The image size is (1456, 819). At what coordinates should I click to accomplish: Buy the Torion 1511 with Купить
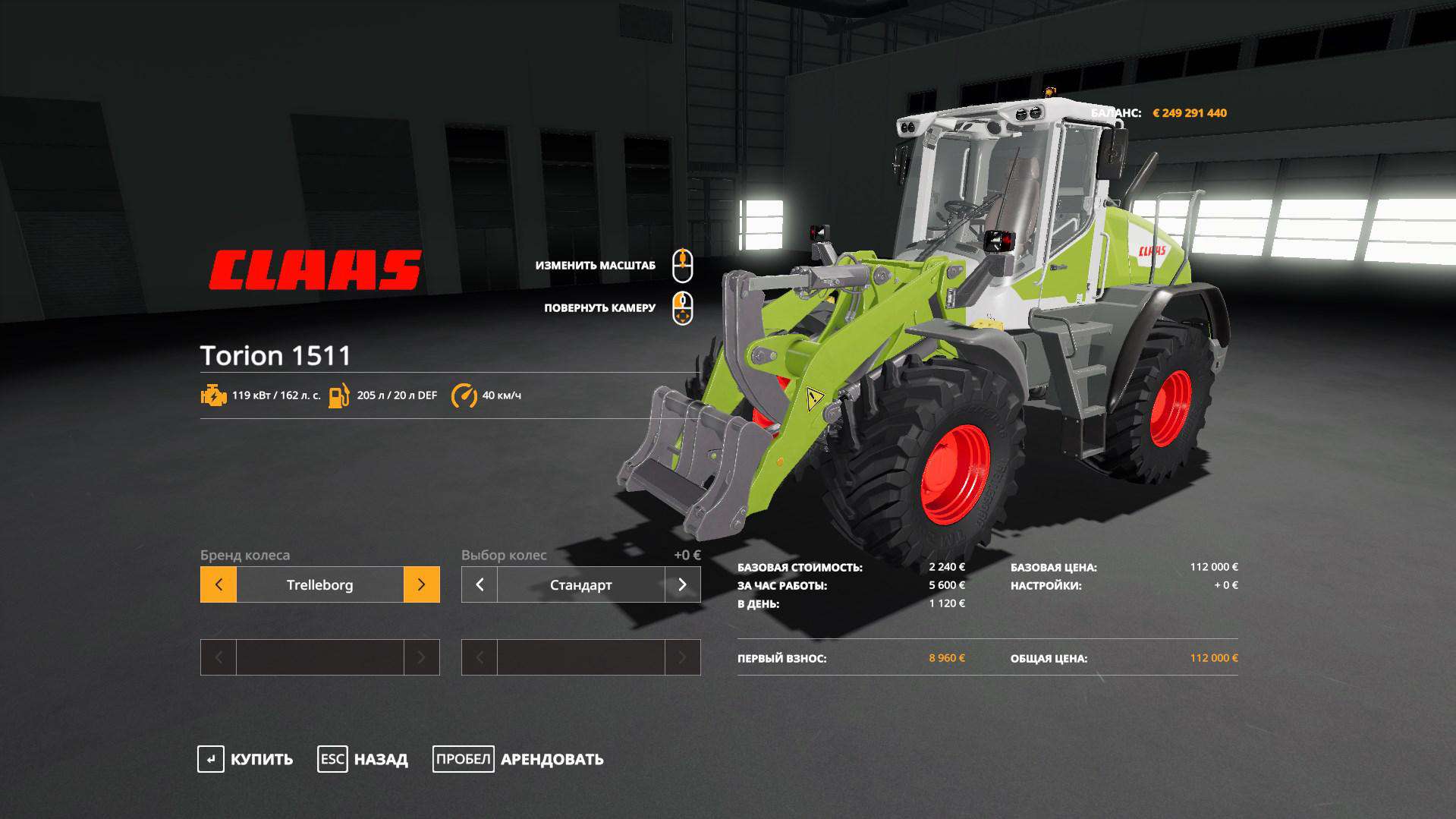(x=246, y=759)
